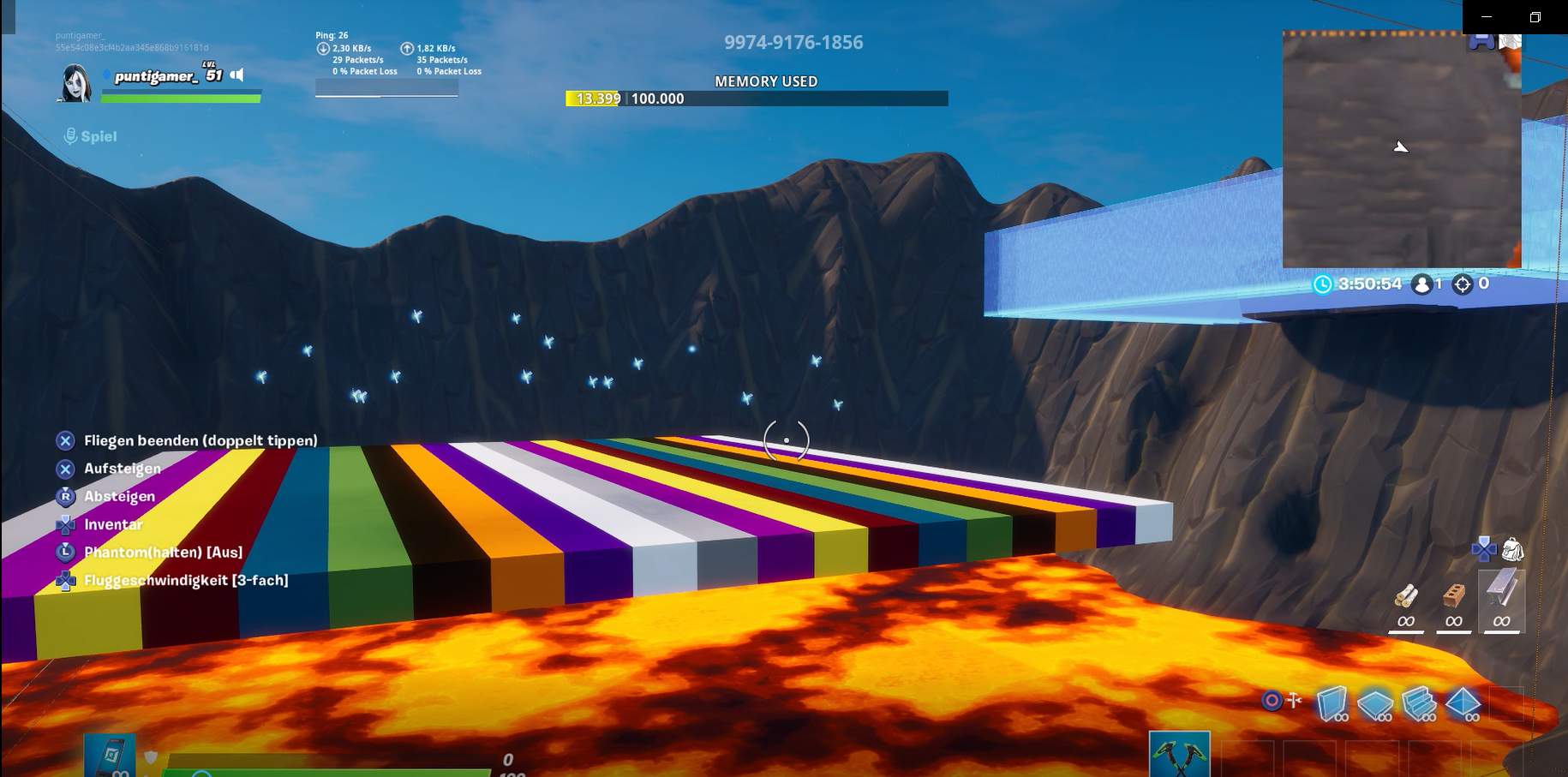This screenshot has height=777, width=1568.
Task: Choose the wall building piece
Action: pos(1331,703)
